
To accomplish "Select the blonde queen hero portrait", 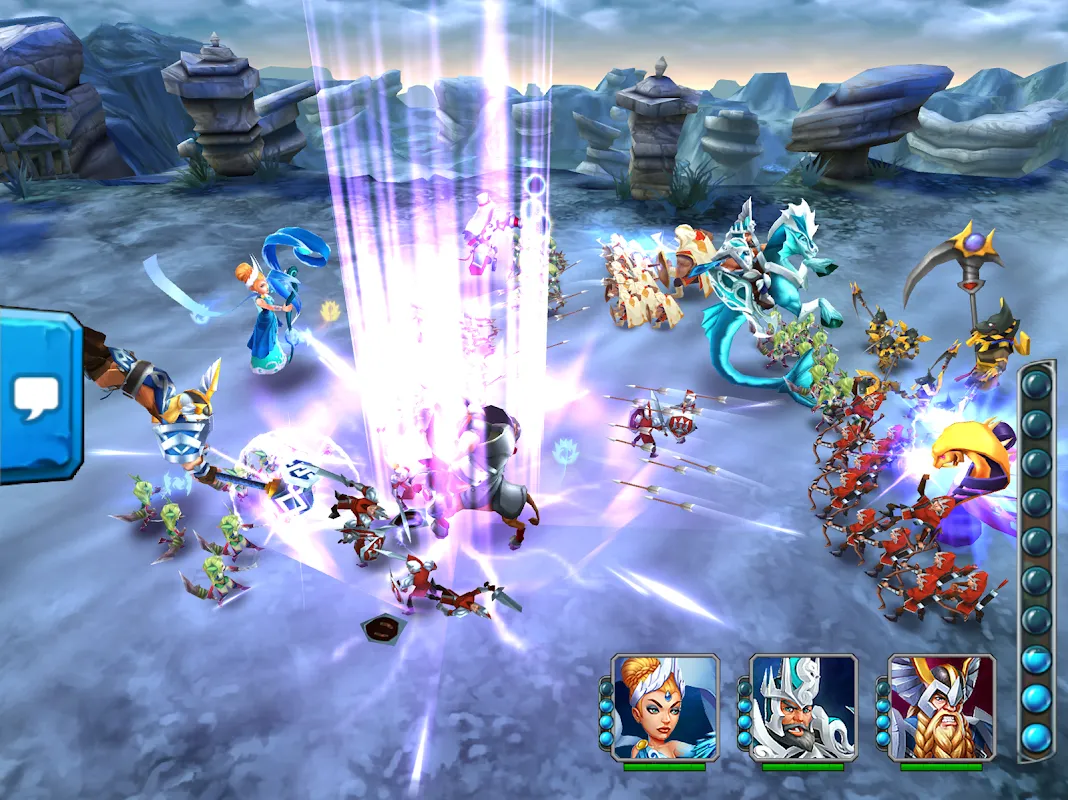I will [x=665, y=708].
